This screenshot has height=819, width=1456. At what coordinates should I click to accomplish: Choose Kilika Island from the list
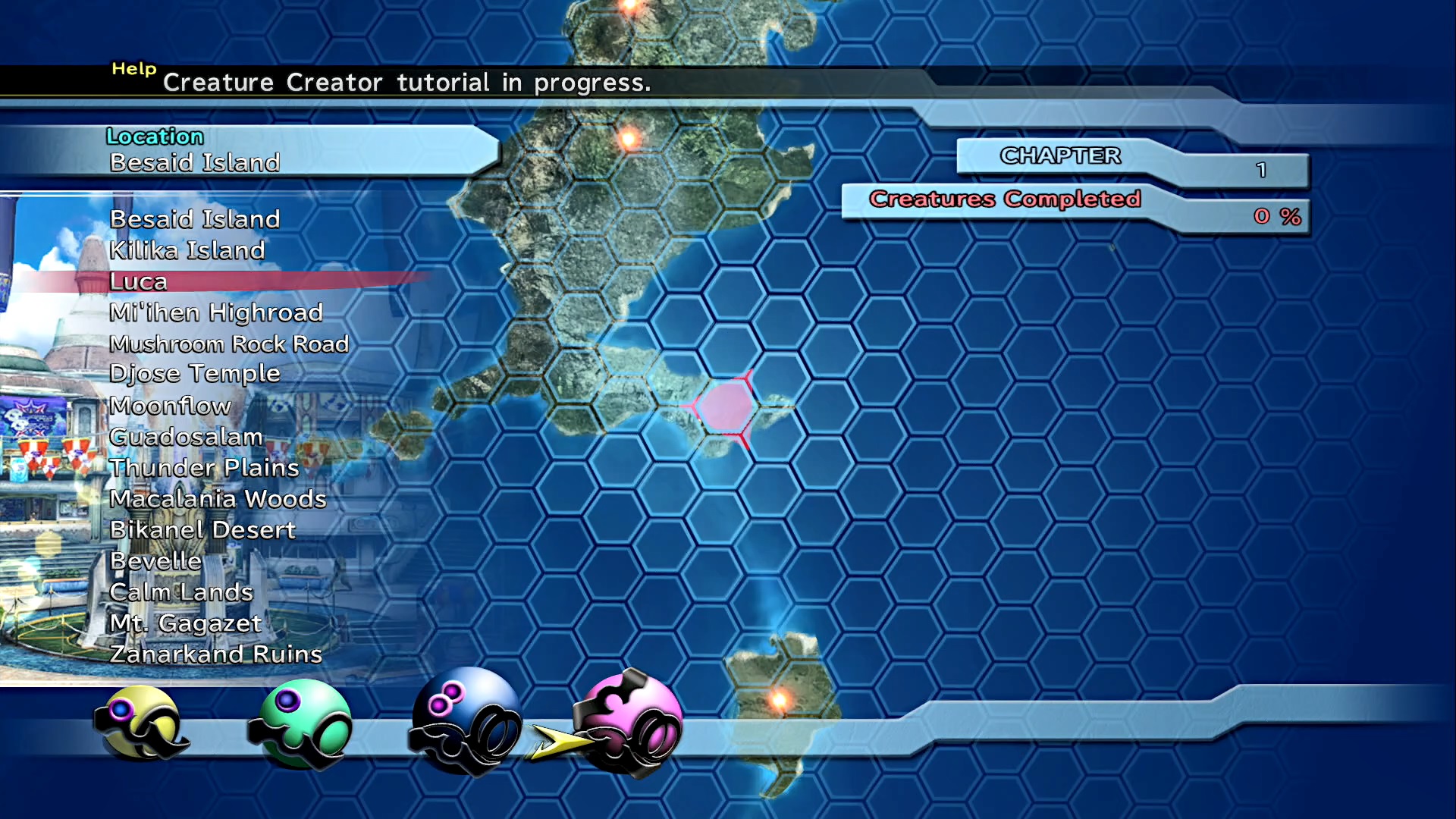pos(187,250)
